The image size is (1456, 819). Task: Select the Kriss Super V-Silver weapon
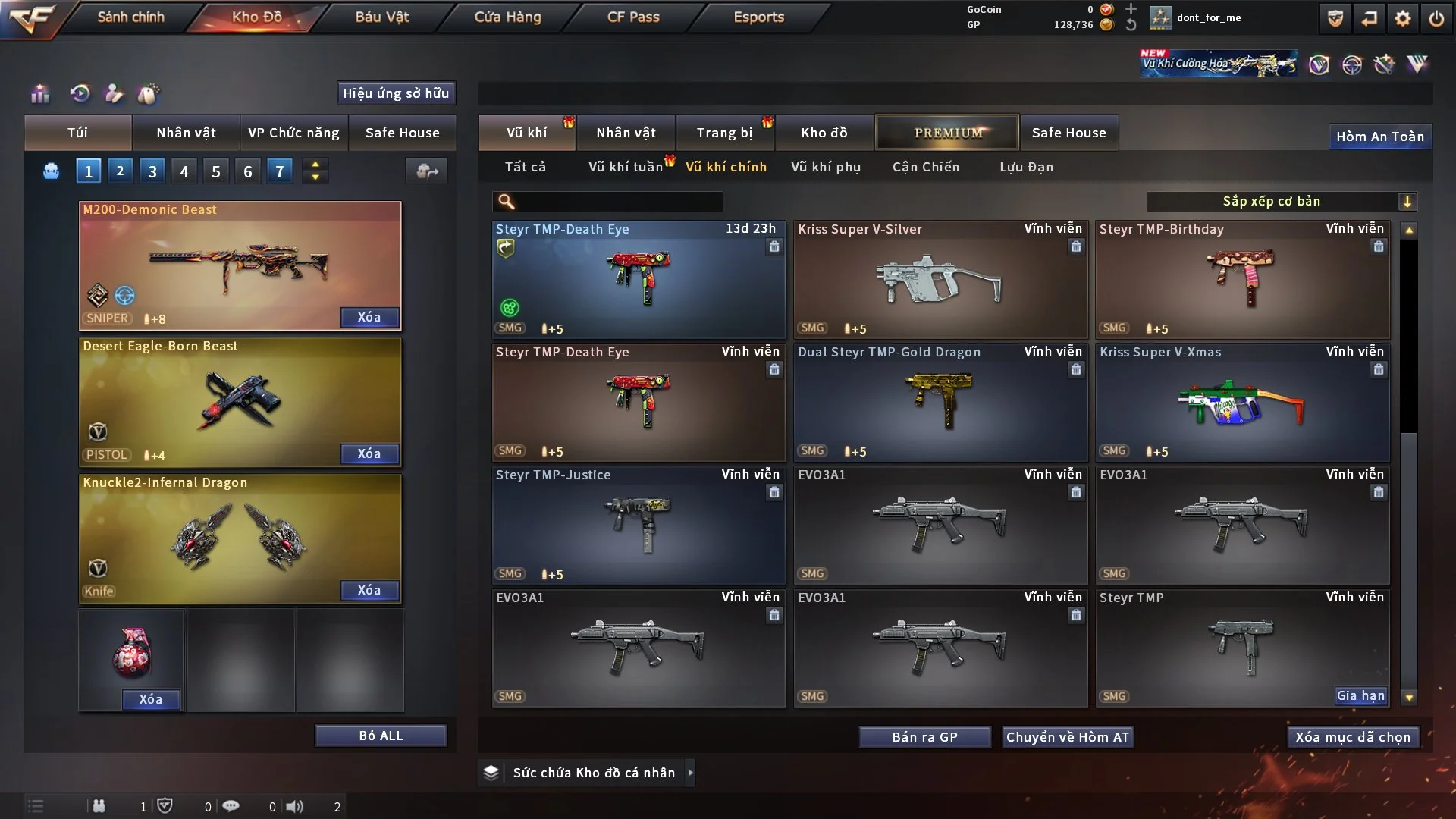940,281
